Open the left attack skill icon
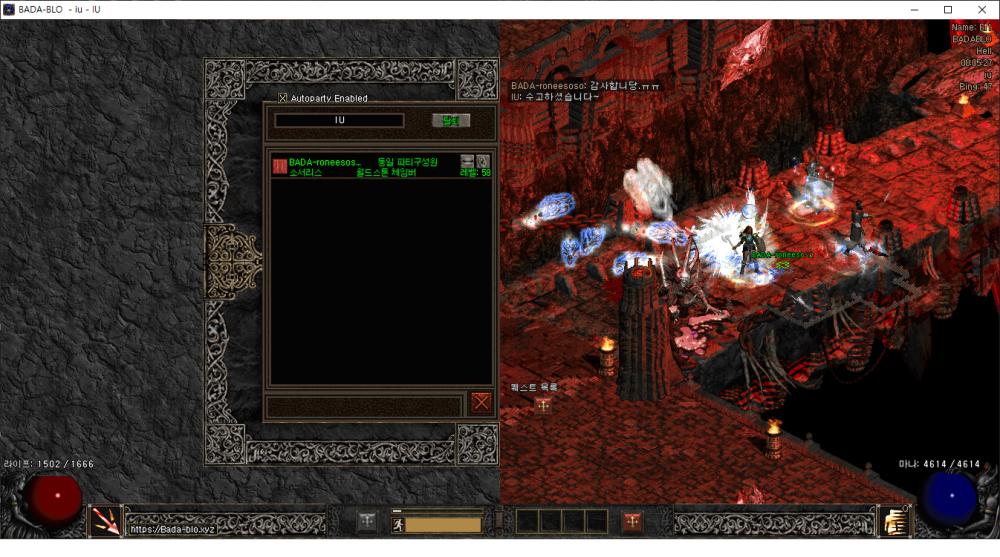The image size is (1000, 557). pyautogui.click(x=106, y=521)
